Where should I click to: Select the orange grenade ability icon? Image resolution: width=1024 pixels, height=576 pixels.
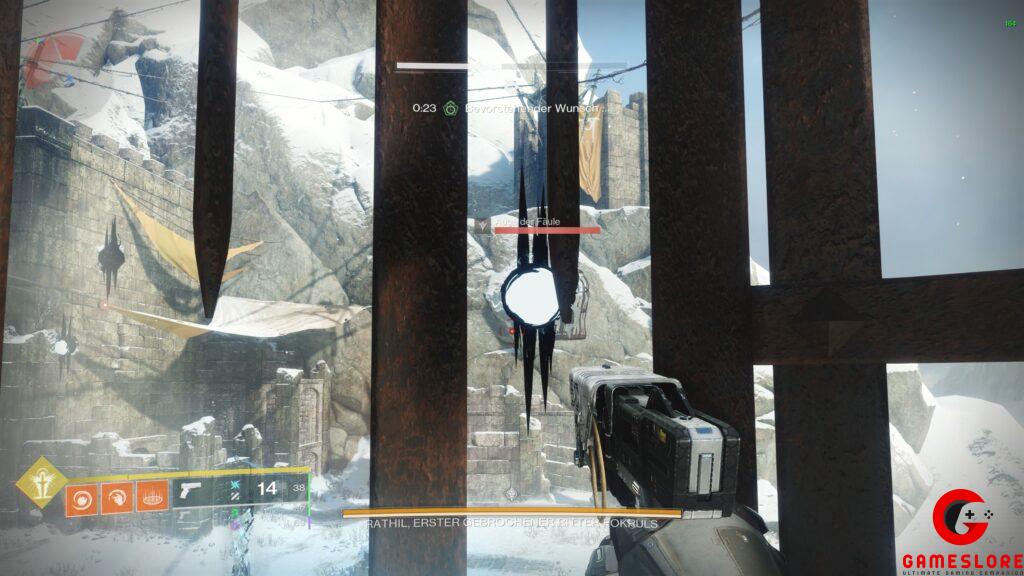80,497
